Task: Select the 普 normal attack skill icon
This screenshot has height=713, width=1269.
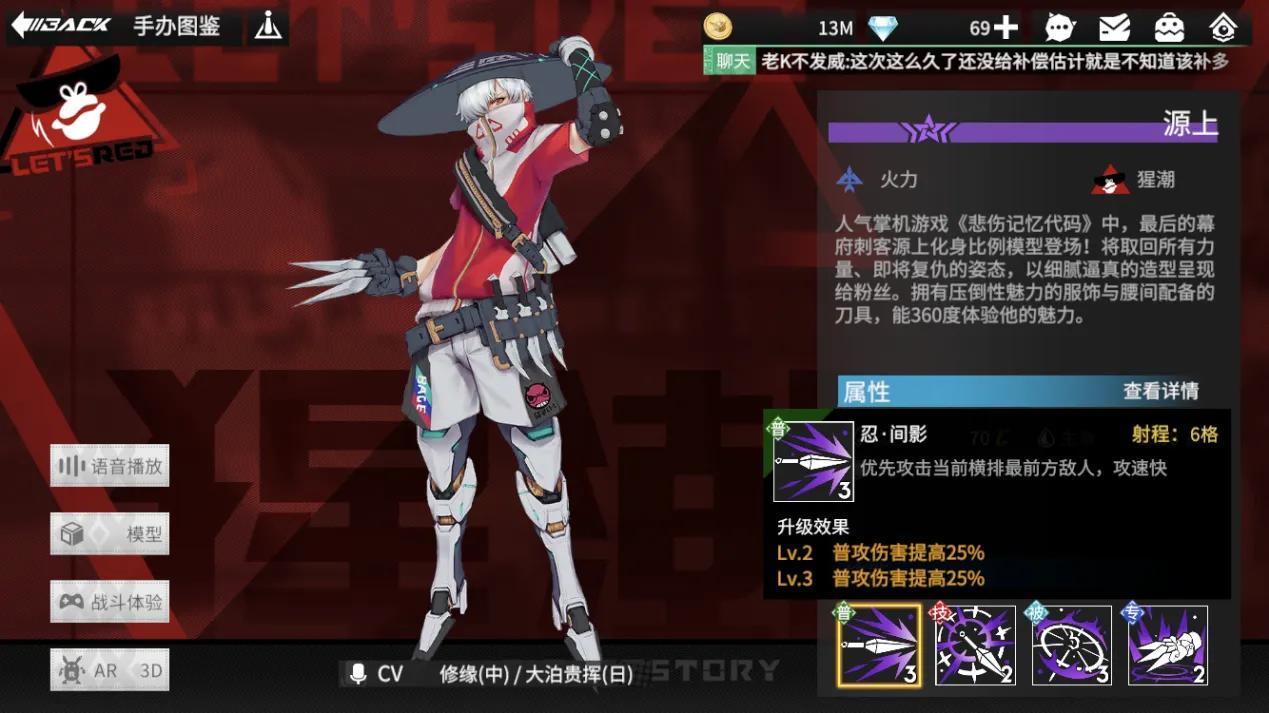Action: [879, 646]
